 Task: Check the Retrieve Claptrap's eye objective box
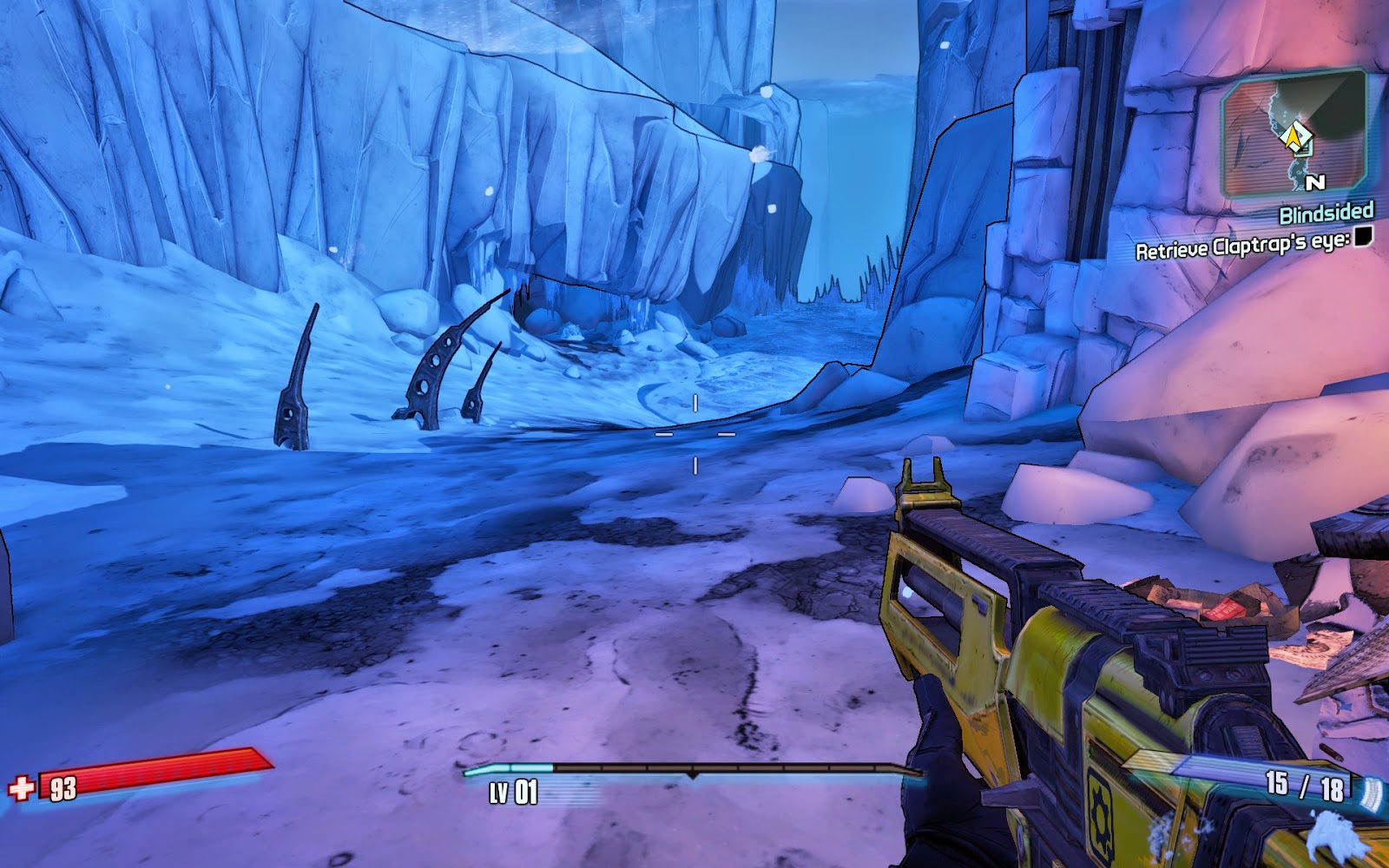click(x=1365, y=240)
